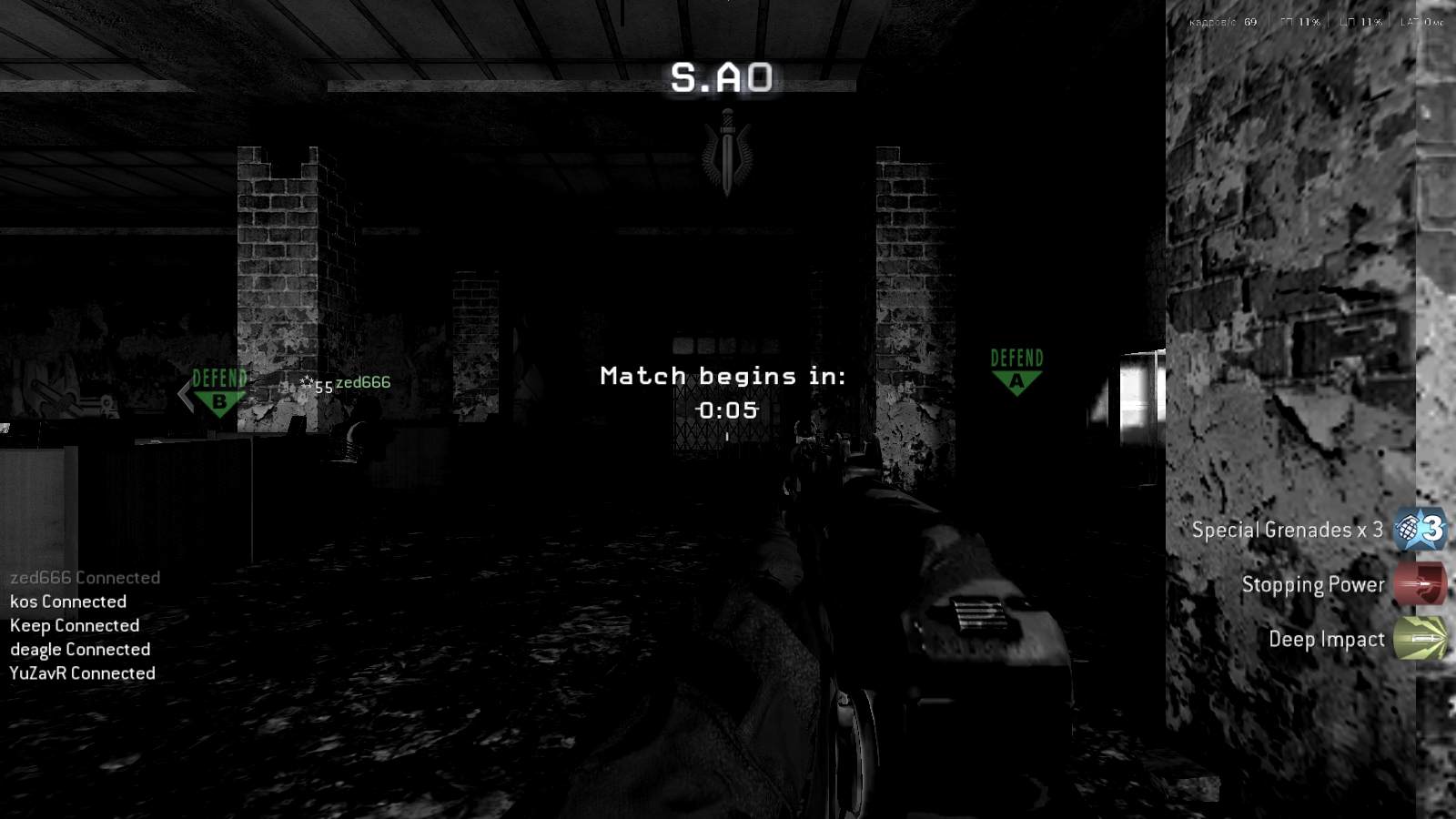
Task: Click the LAT 0мс latency indicator
Action: (1421, 22)
